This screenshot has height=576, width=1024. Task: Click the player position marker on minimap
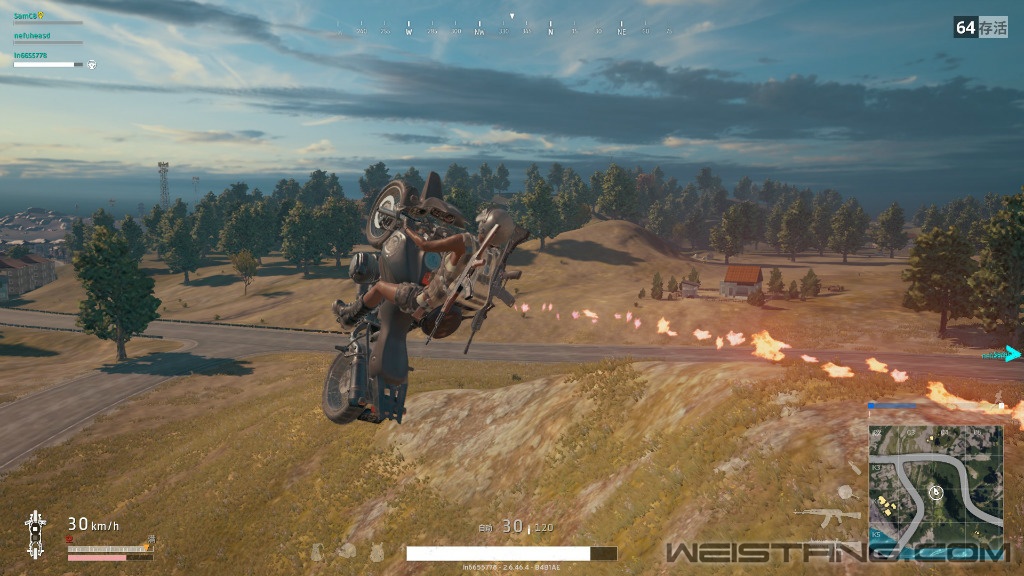tap(936, 492)
